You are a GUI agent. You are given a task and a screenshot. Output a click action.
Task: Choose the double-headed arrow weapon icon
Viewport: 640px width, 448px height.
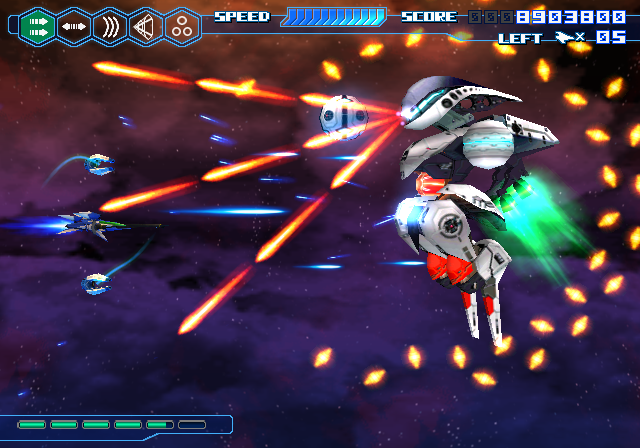tap(73, 26)
